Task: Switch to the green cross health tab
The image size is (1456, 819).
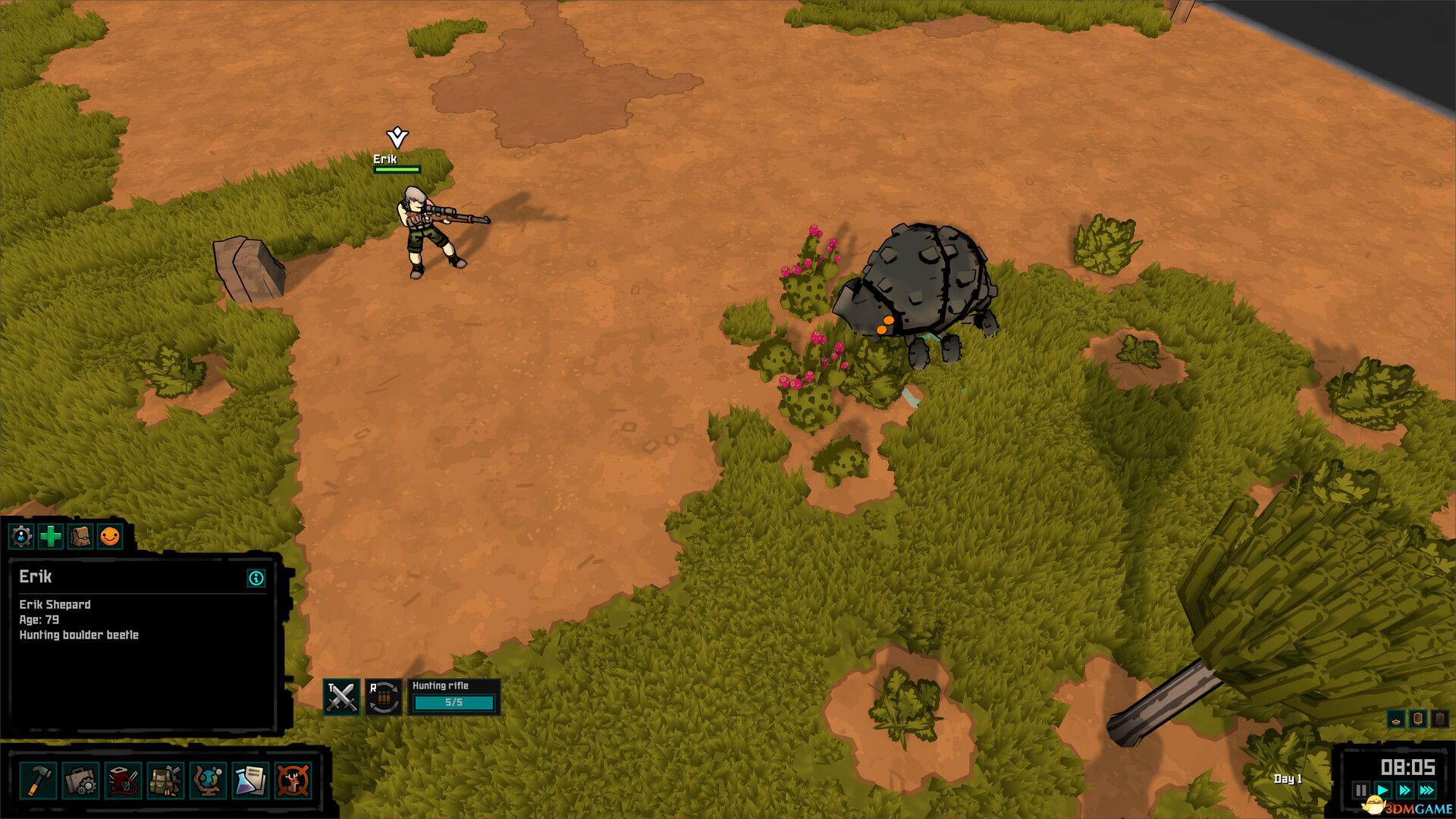Action: coord(51,537)
